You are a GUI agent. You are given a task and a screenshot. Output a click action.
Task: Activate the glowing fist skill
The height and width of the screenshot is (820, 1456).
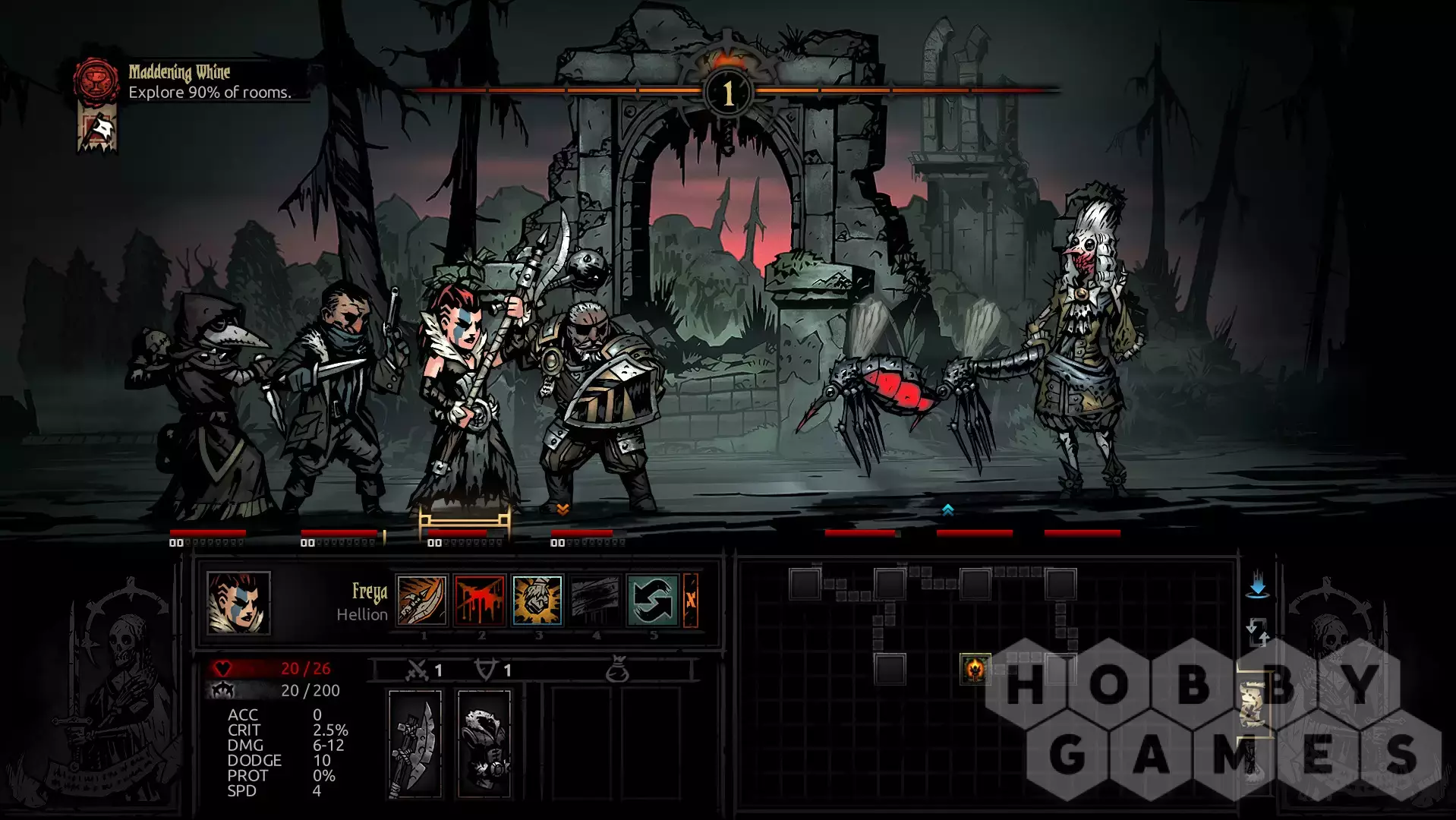[537, 600]
